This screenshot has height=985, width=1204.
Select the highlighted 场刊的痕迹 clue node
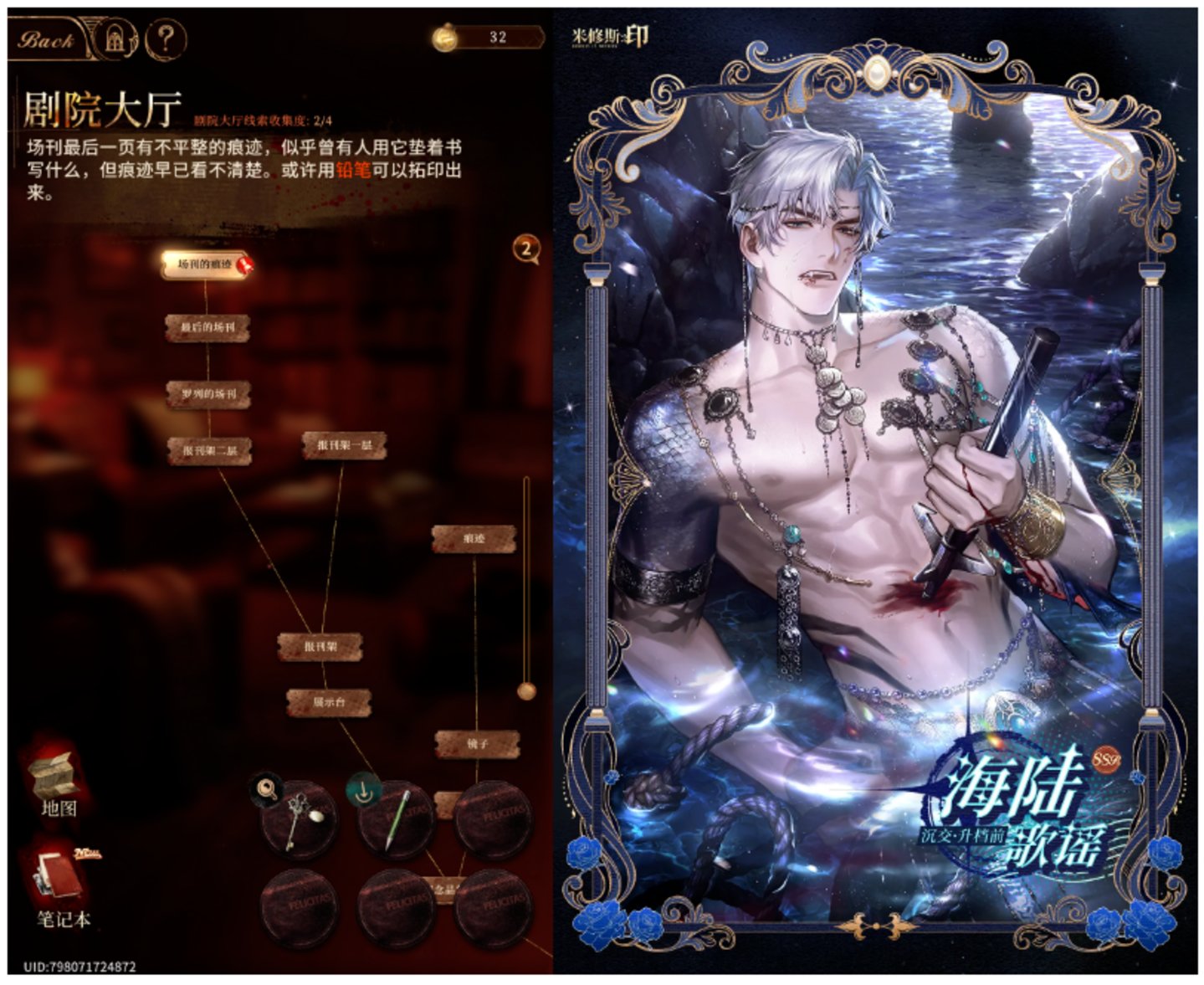(x=205, y=264)
